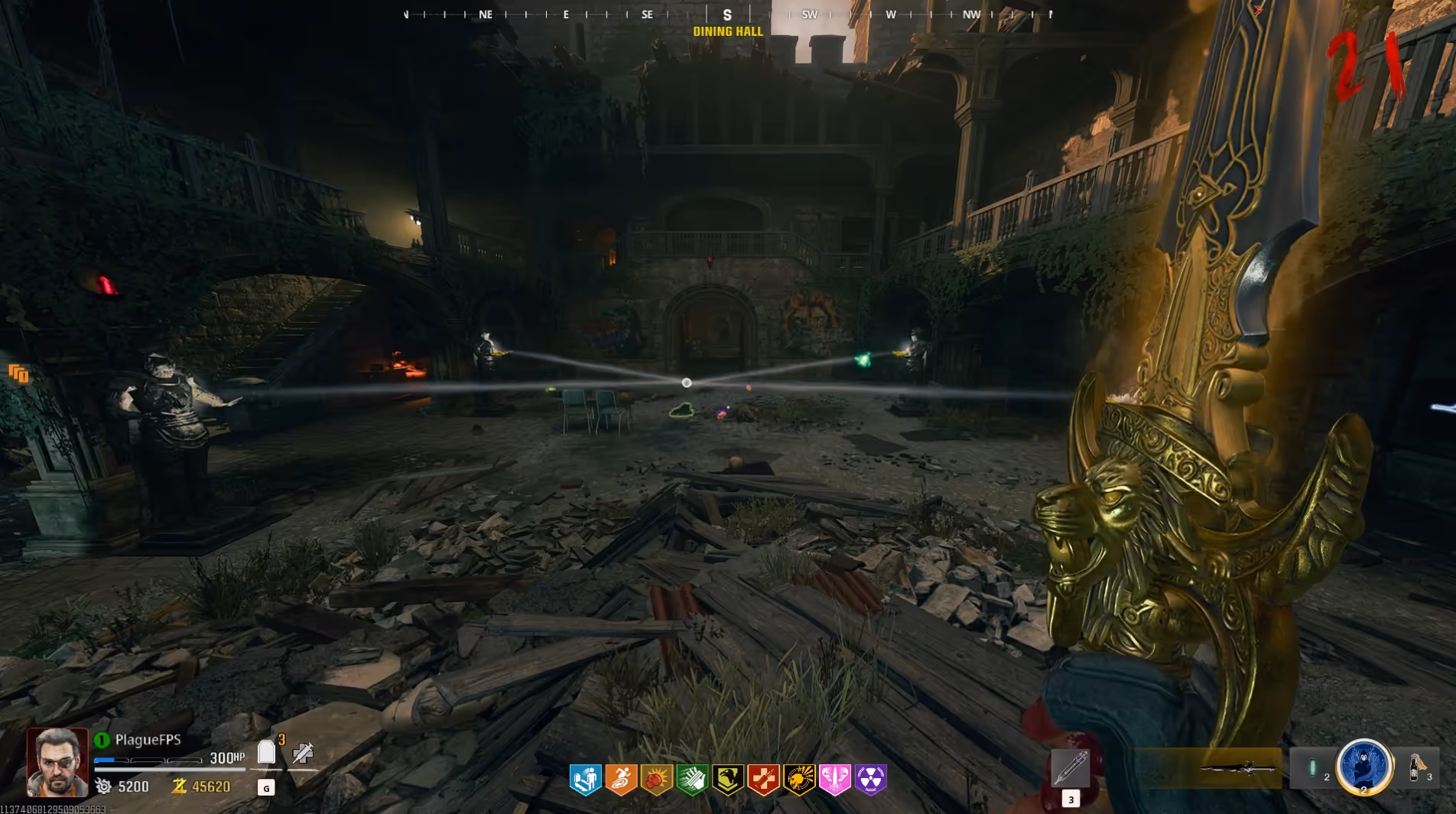Choose the skull Deadshot Daiquiri perk icon
1456x814 pixels.
tap(799, 780)
